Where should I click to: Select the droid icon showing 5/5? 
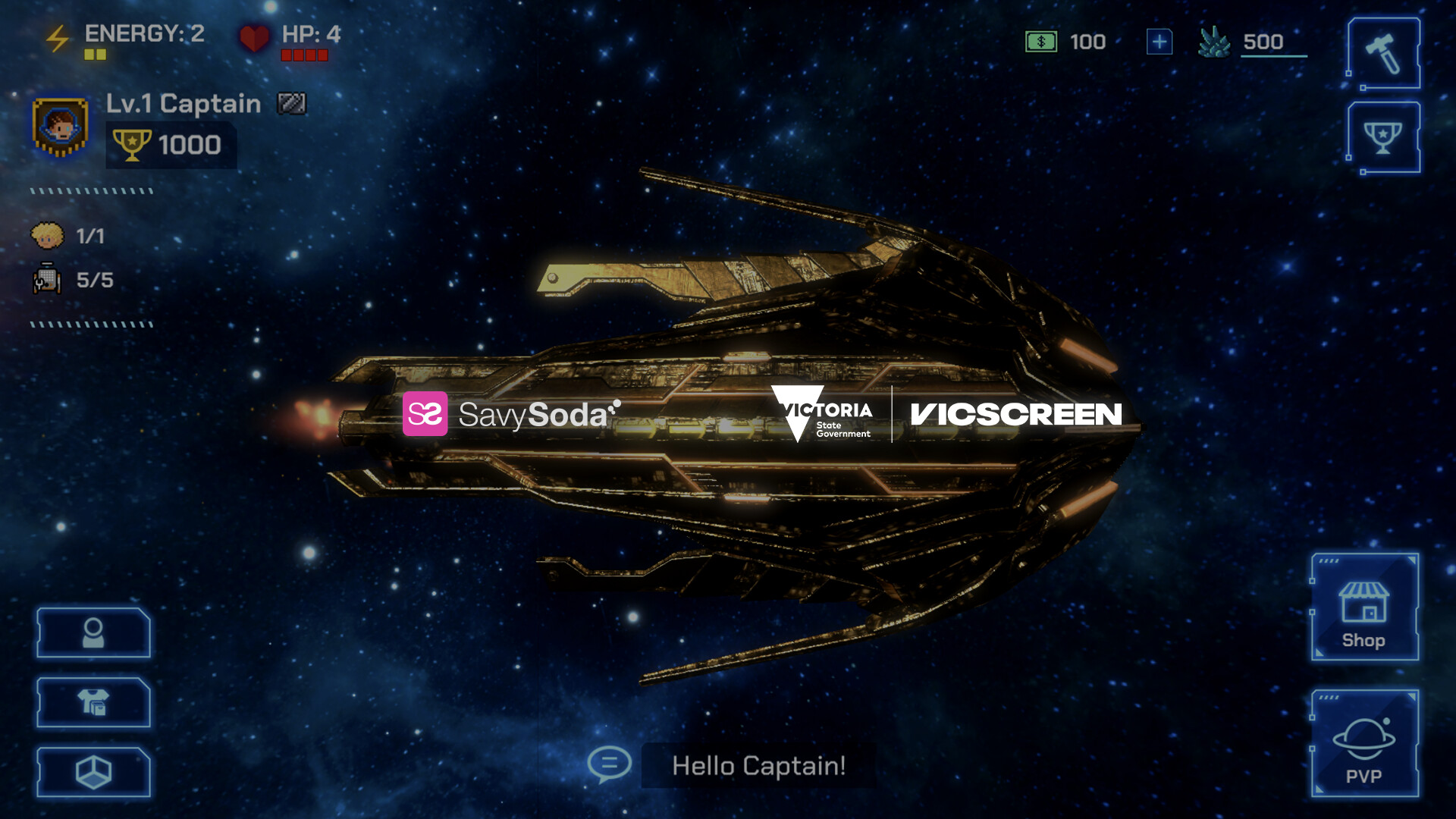click(x=47, y=279)
